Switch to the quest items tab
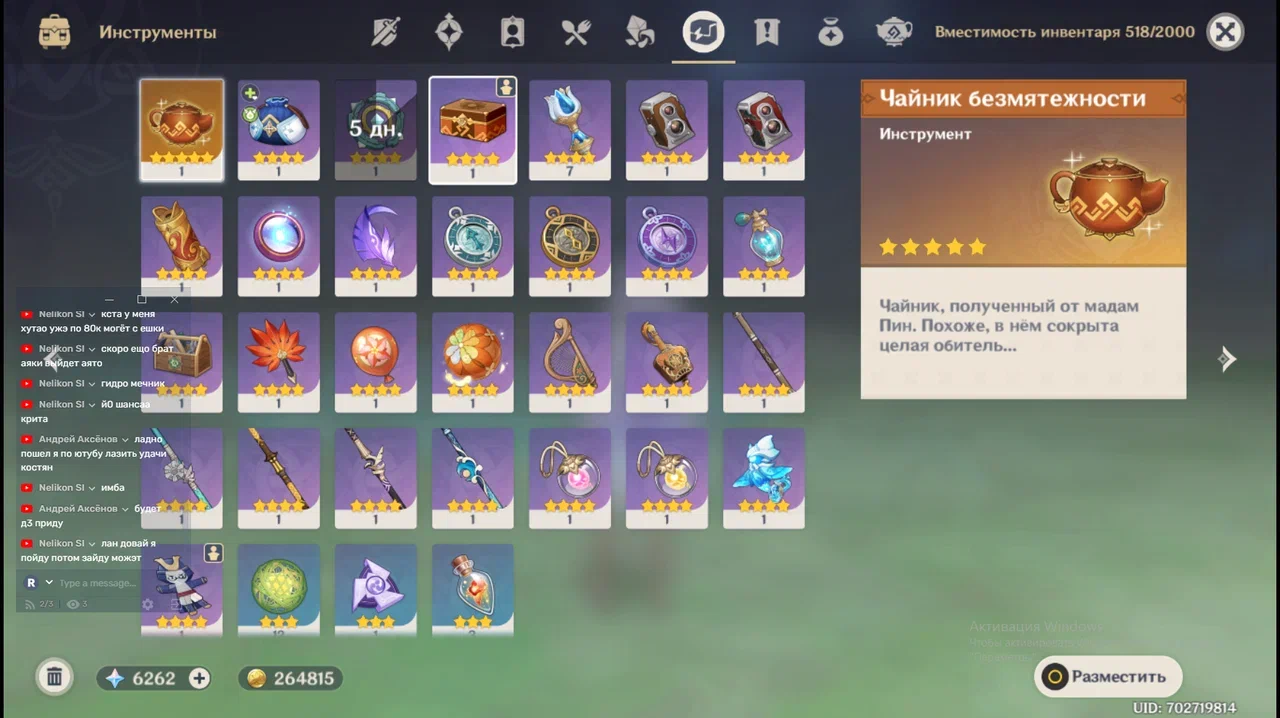Viewport: 1280px width, 718px height. [x=767, y=32]
